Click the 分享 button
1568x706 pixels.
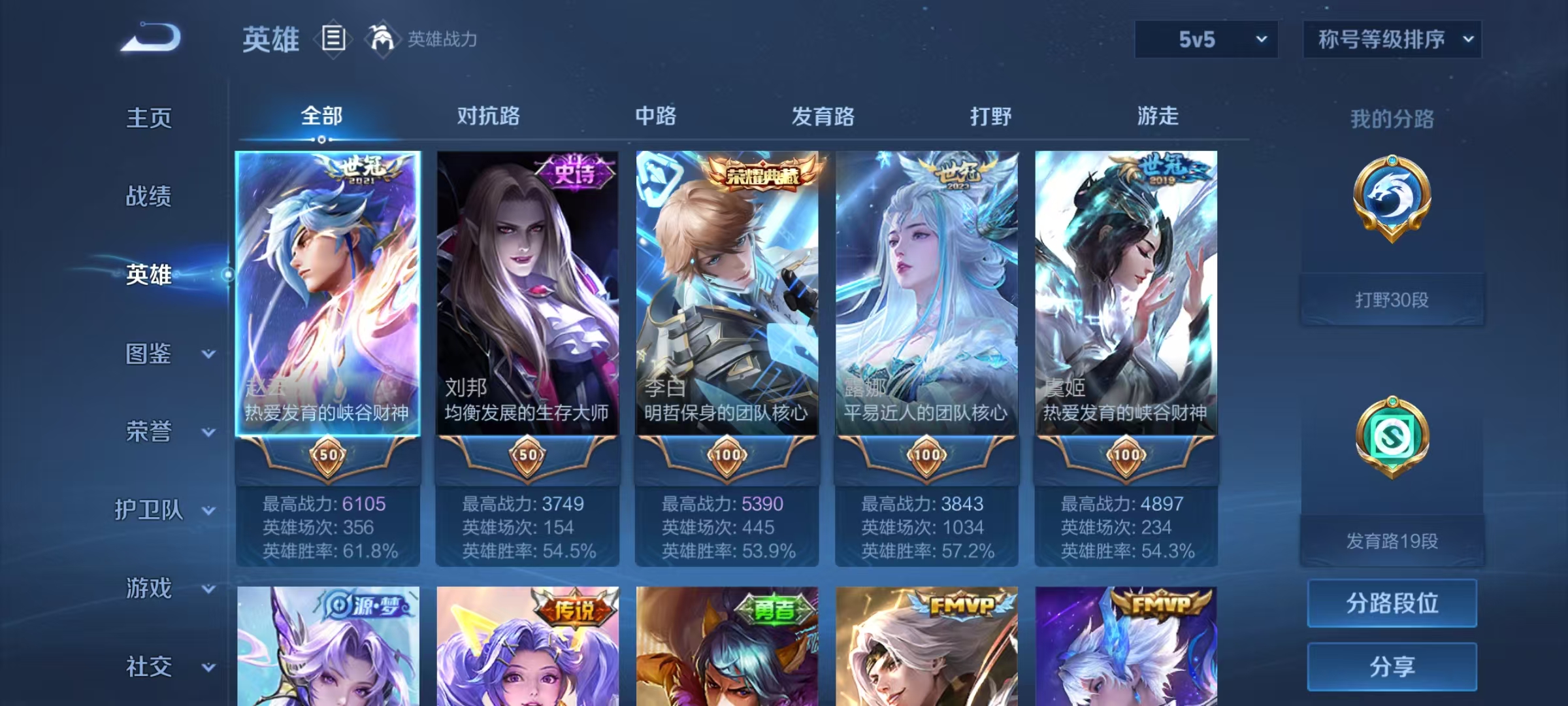(1392, 666)
